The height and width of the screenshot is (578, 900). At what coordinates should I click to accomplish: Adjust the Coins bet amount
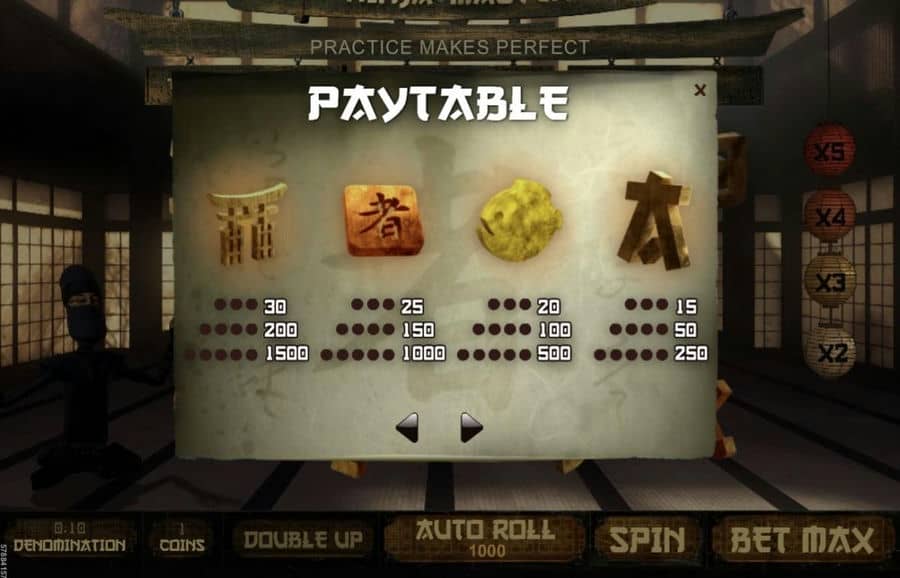pyautogui.click(x=181, y=539)
